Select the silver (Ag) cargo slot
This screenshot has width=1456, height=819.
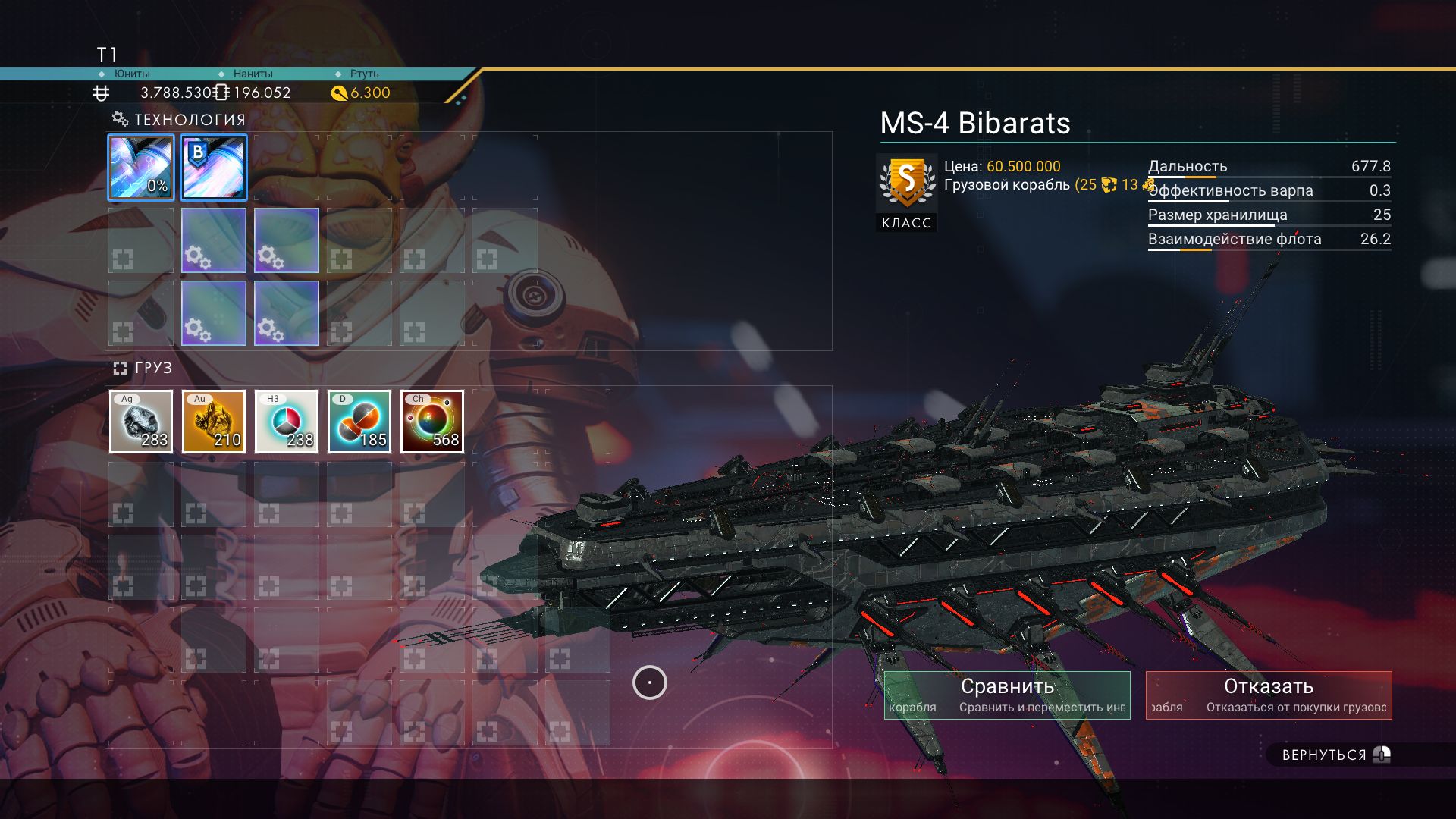141,422
